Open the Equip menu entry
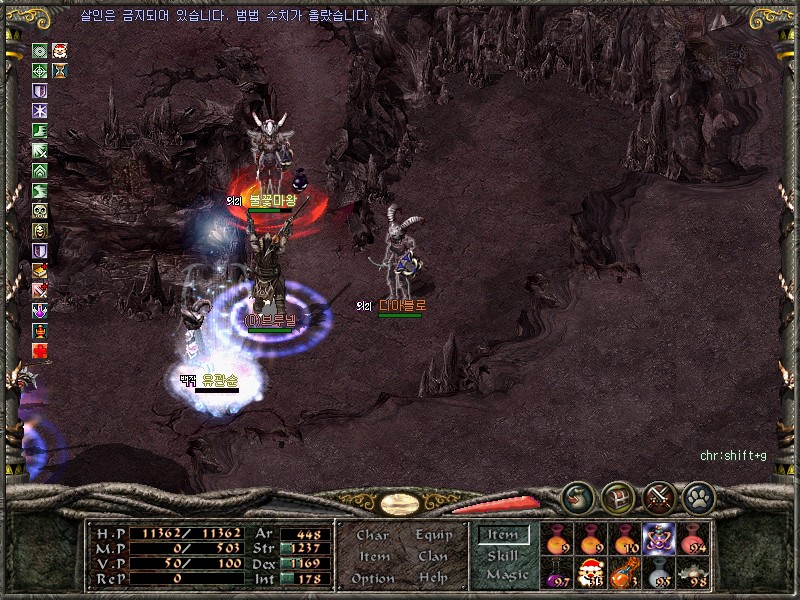 [433, 536]
